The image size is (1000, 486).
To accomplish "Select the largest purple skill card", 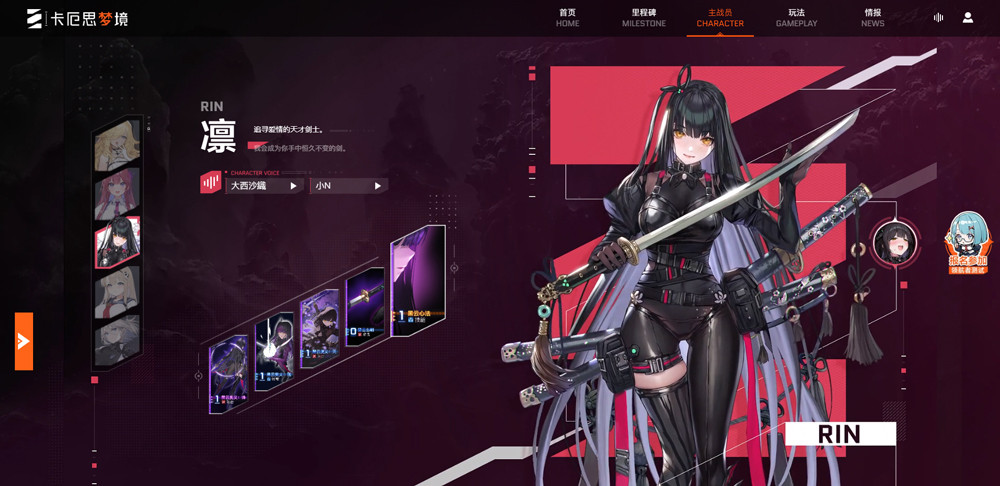I will 417,279.
